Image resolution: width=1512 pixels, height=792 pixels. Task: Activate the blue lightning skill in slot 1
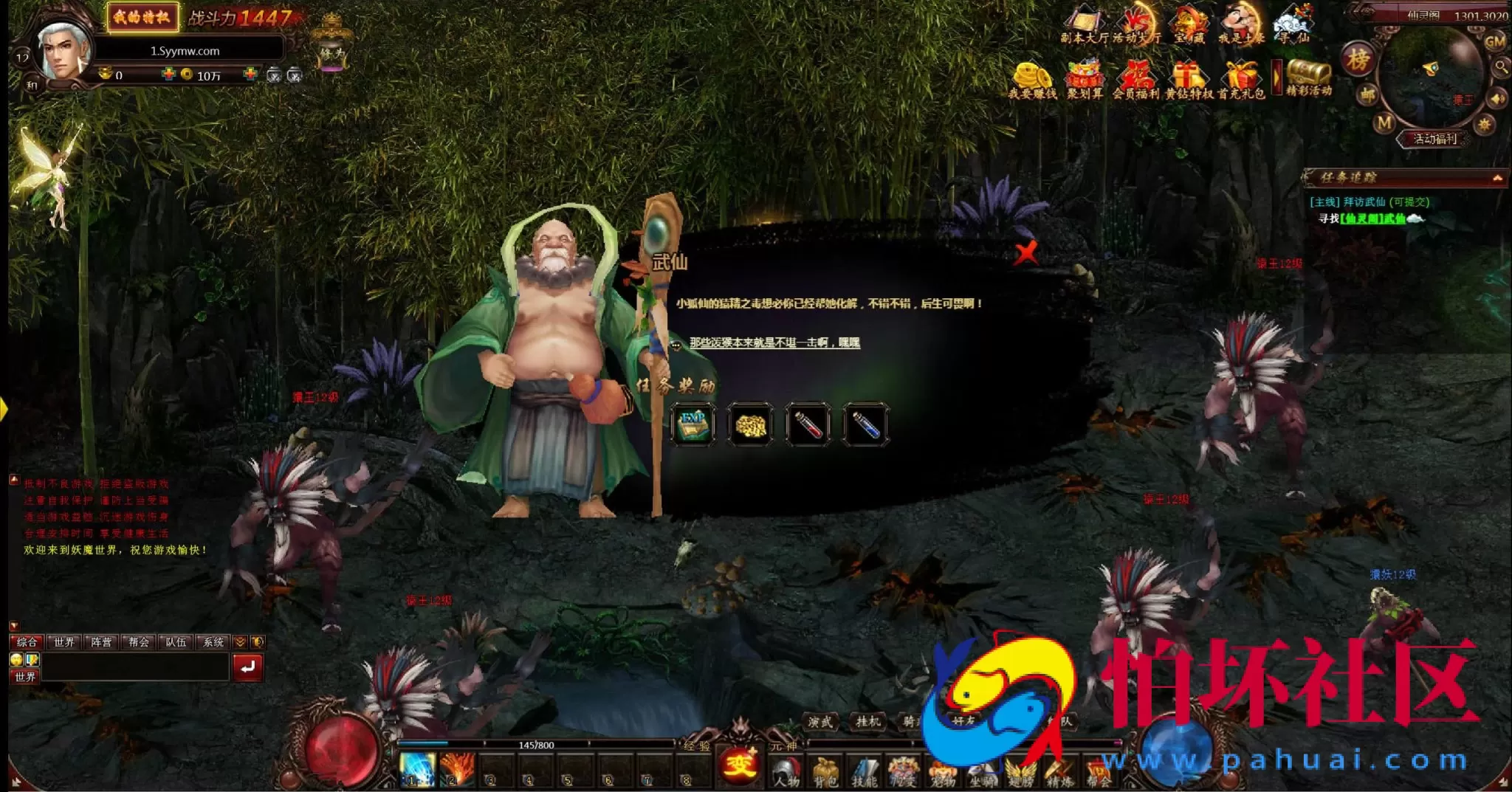417,769
